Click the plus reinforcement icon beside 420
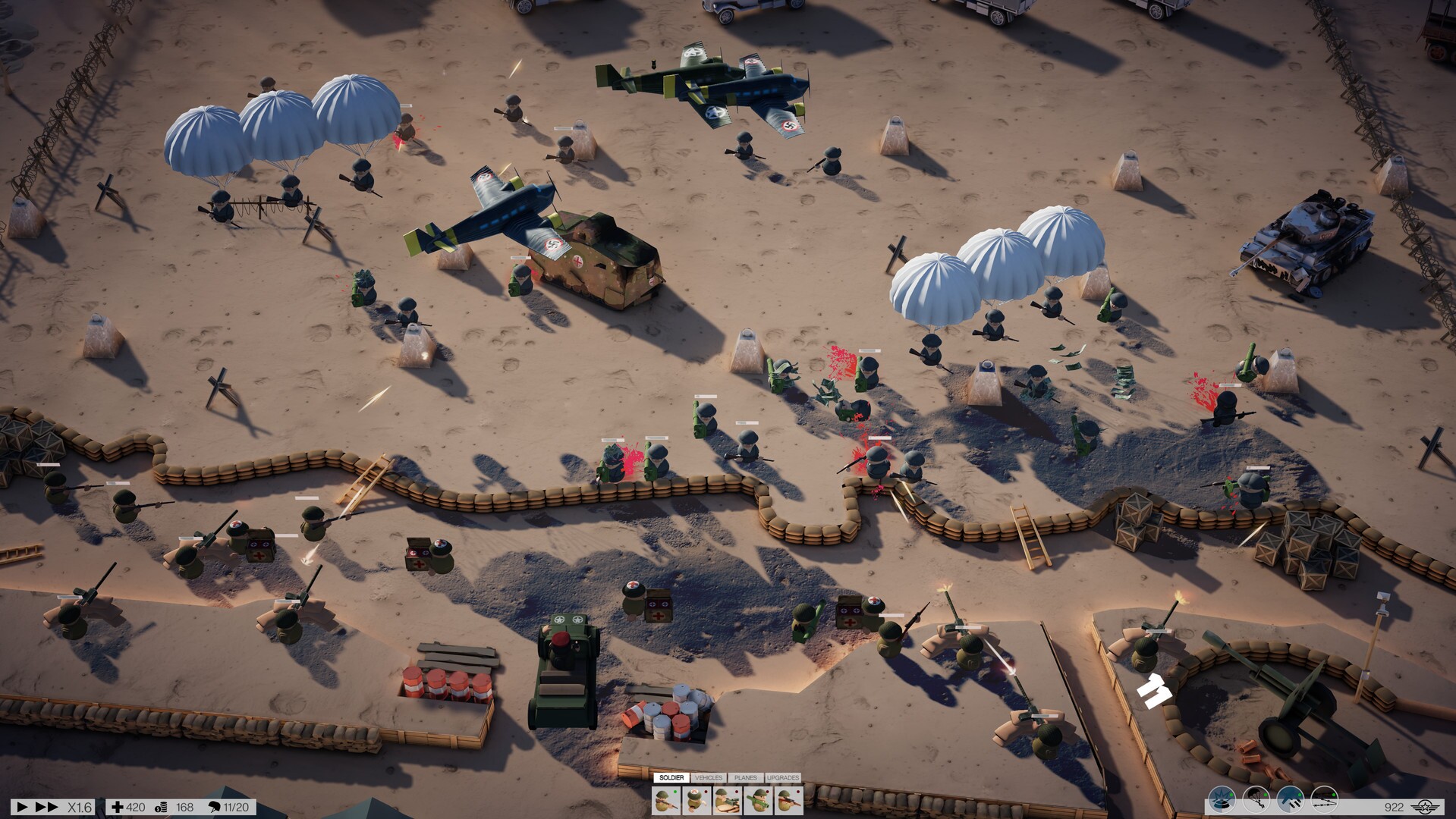The image size is (1456, 819). [119, 808]
